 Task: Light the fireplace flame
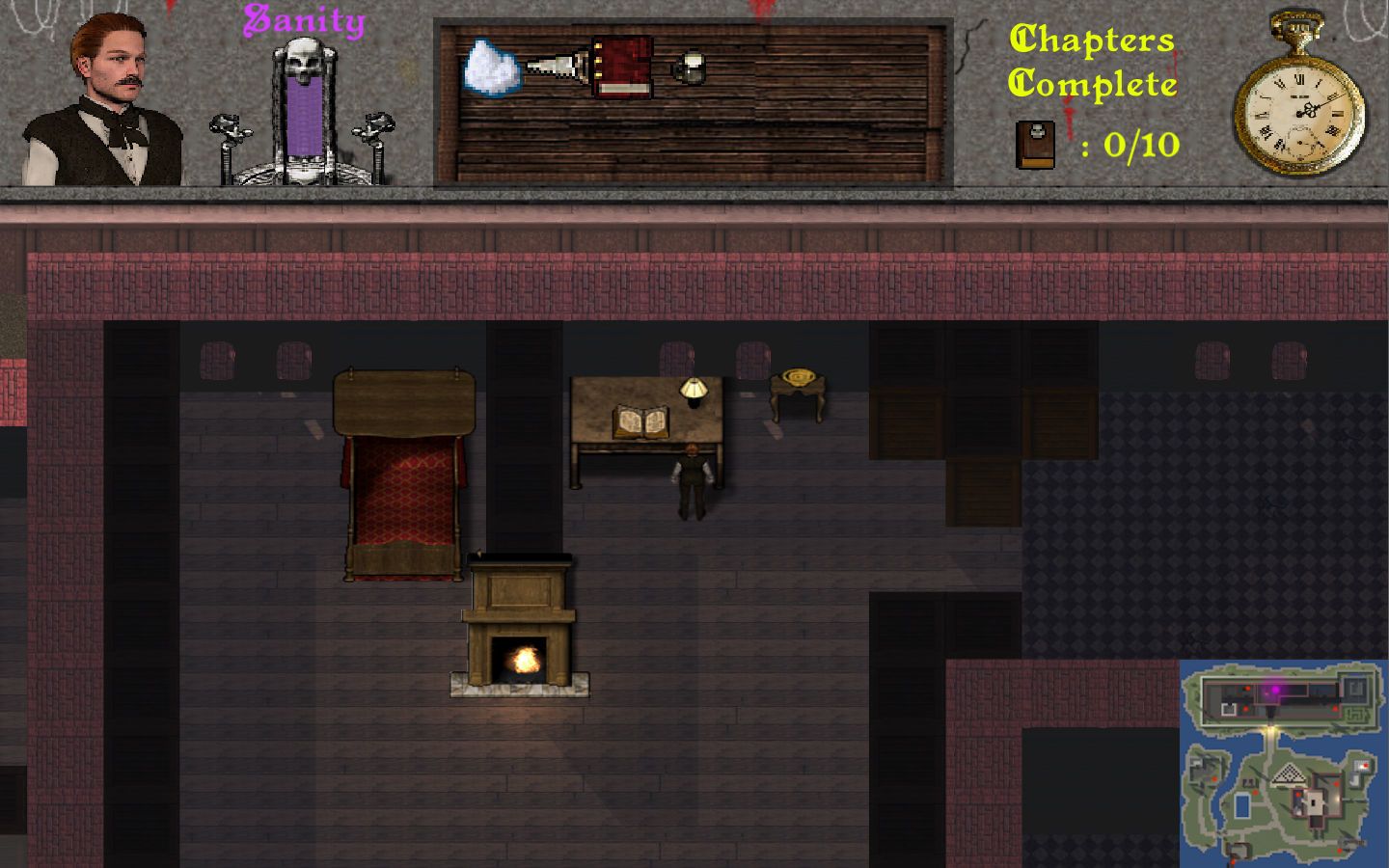(522, 661)
